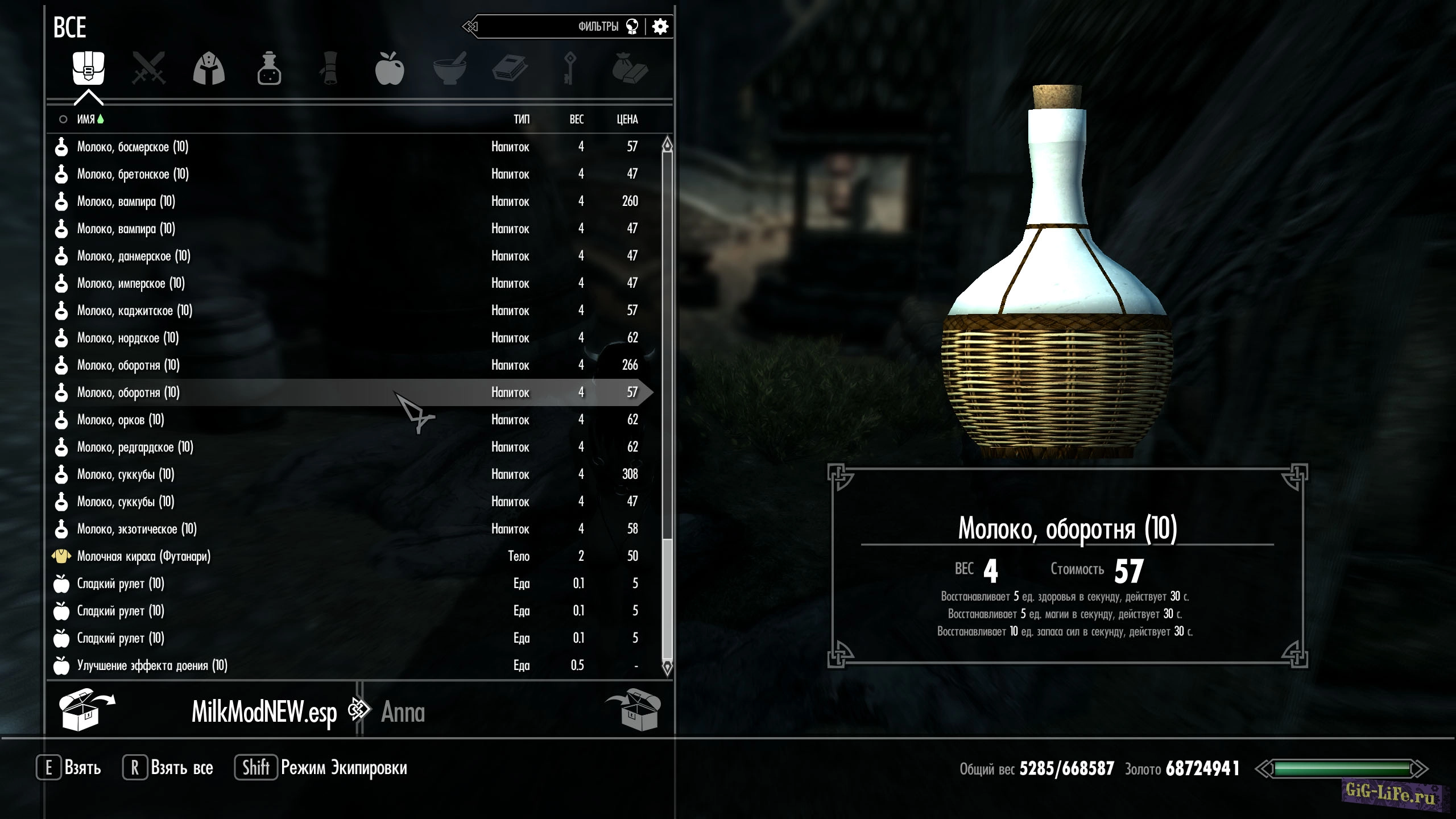
Task: Open the misc items pouch category
Action: tap(630, 69)
